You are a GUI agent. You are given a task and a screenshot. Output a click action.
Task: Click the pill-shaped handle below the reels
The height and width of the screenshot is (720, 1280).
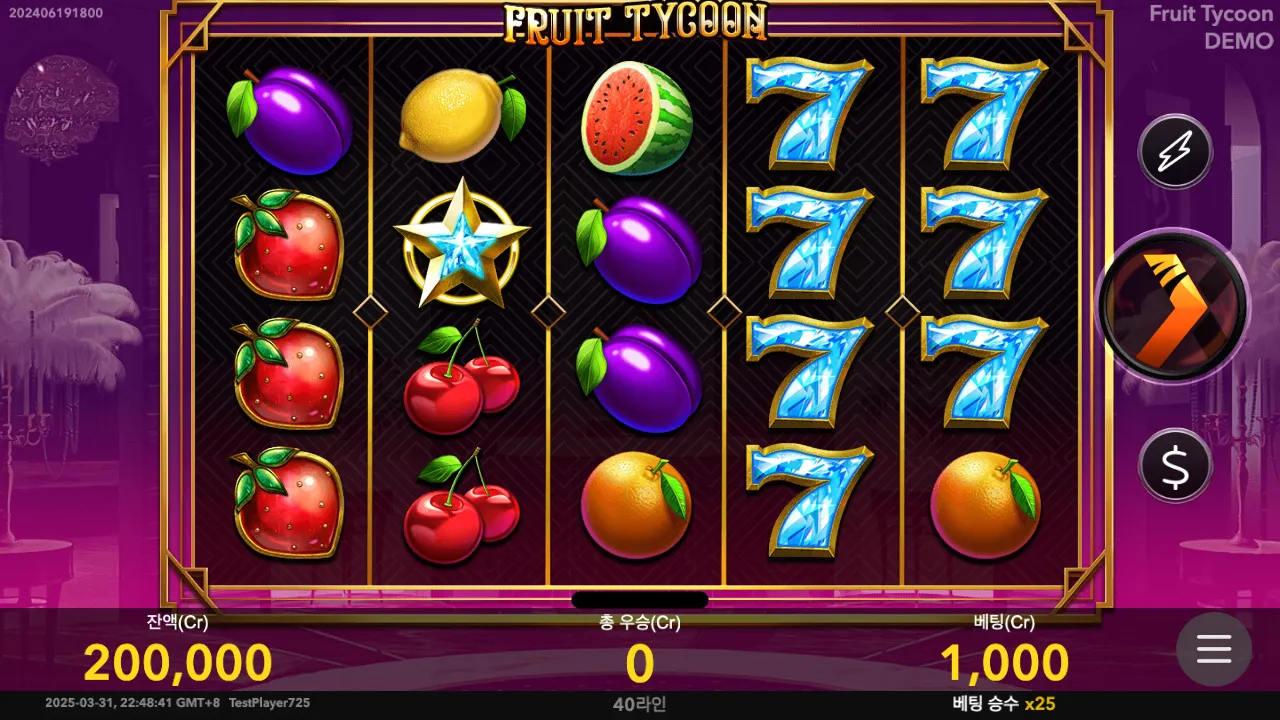[638, 599]
